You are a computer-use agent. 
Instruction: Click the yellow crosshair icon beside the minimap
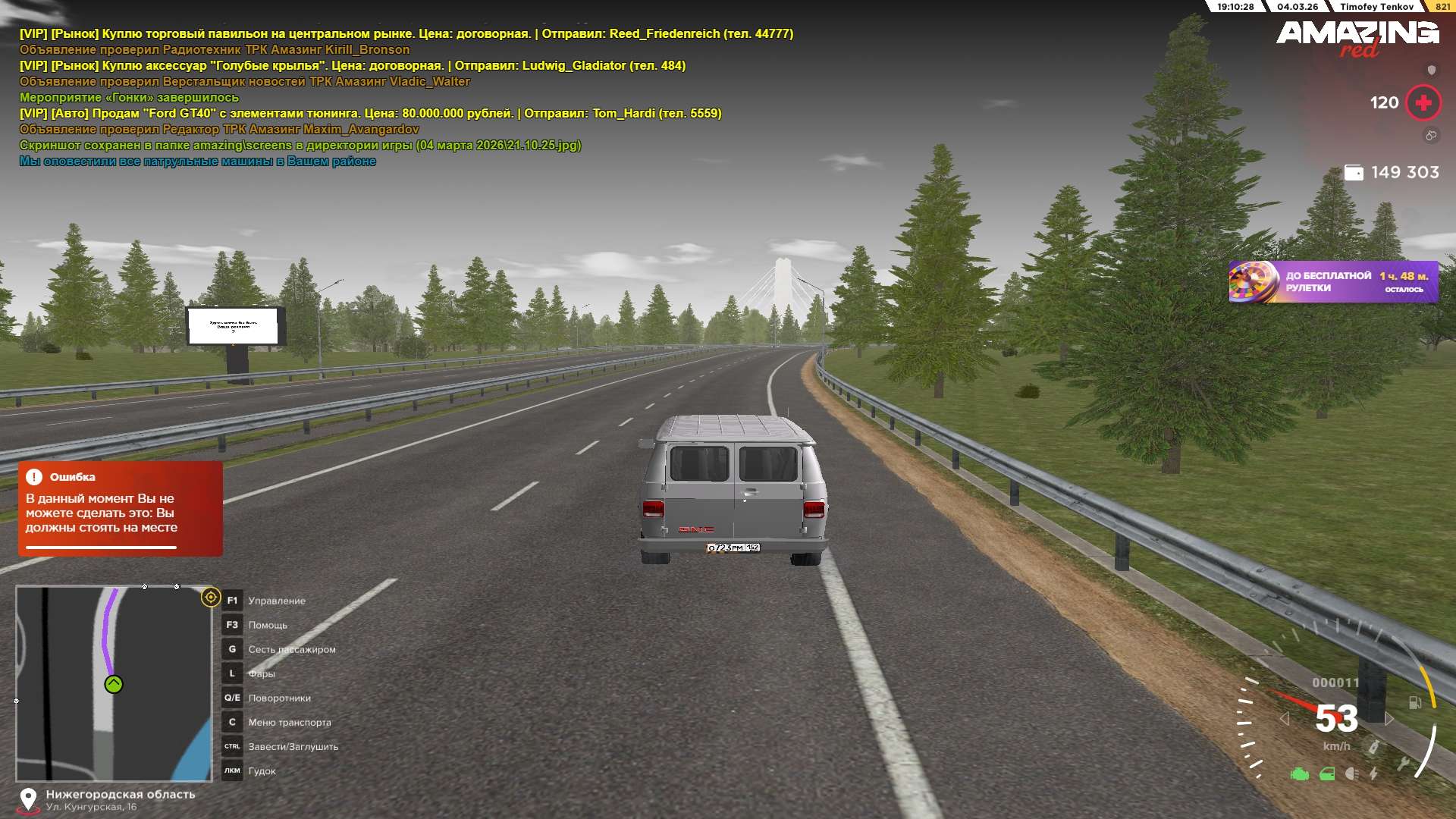coord(211,598)
